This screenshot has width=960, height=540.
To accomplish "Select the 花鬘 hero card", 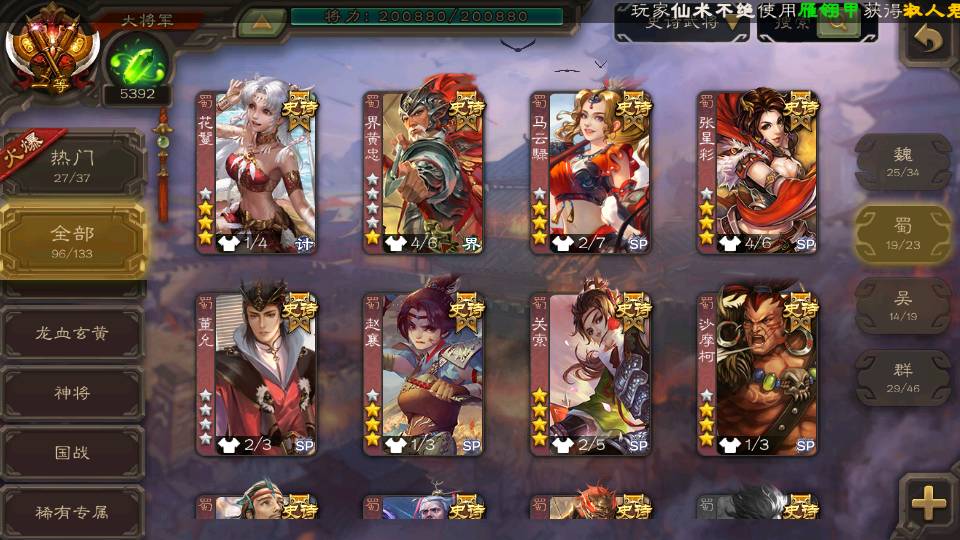I will (256, 172).
